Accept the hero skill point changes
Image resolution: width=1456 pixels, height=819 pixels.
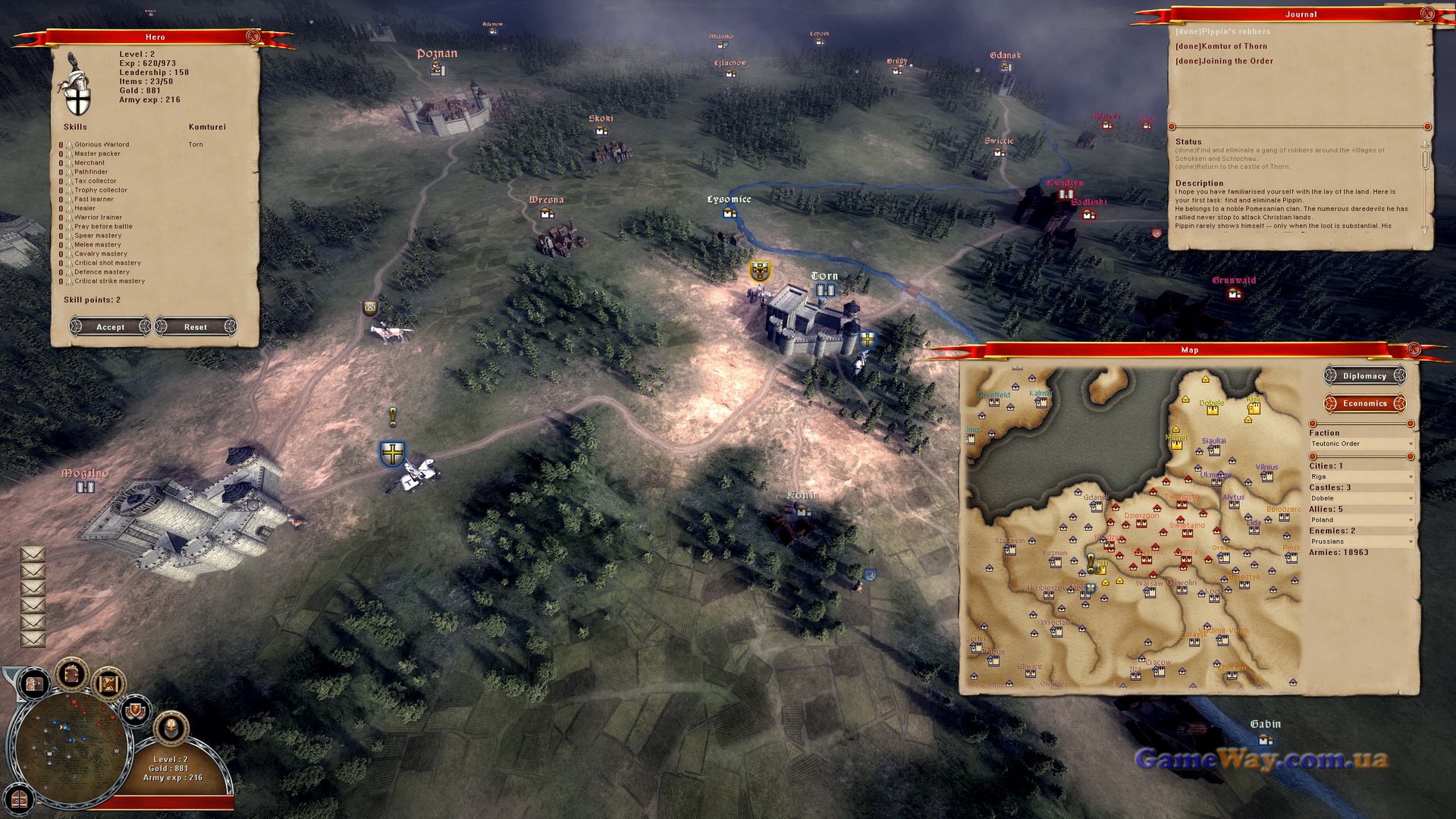coord(110,327)
